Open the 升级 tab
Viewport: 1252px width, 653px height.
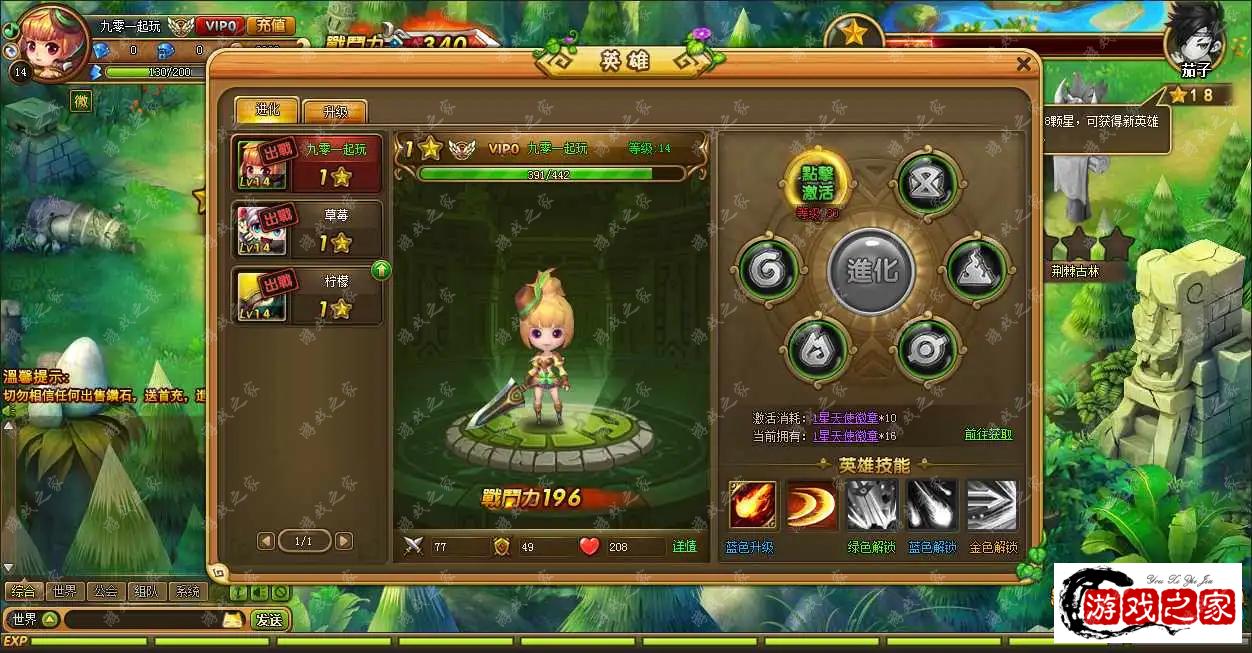click(x=334, y=111)
